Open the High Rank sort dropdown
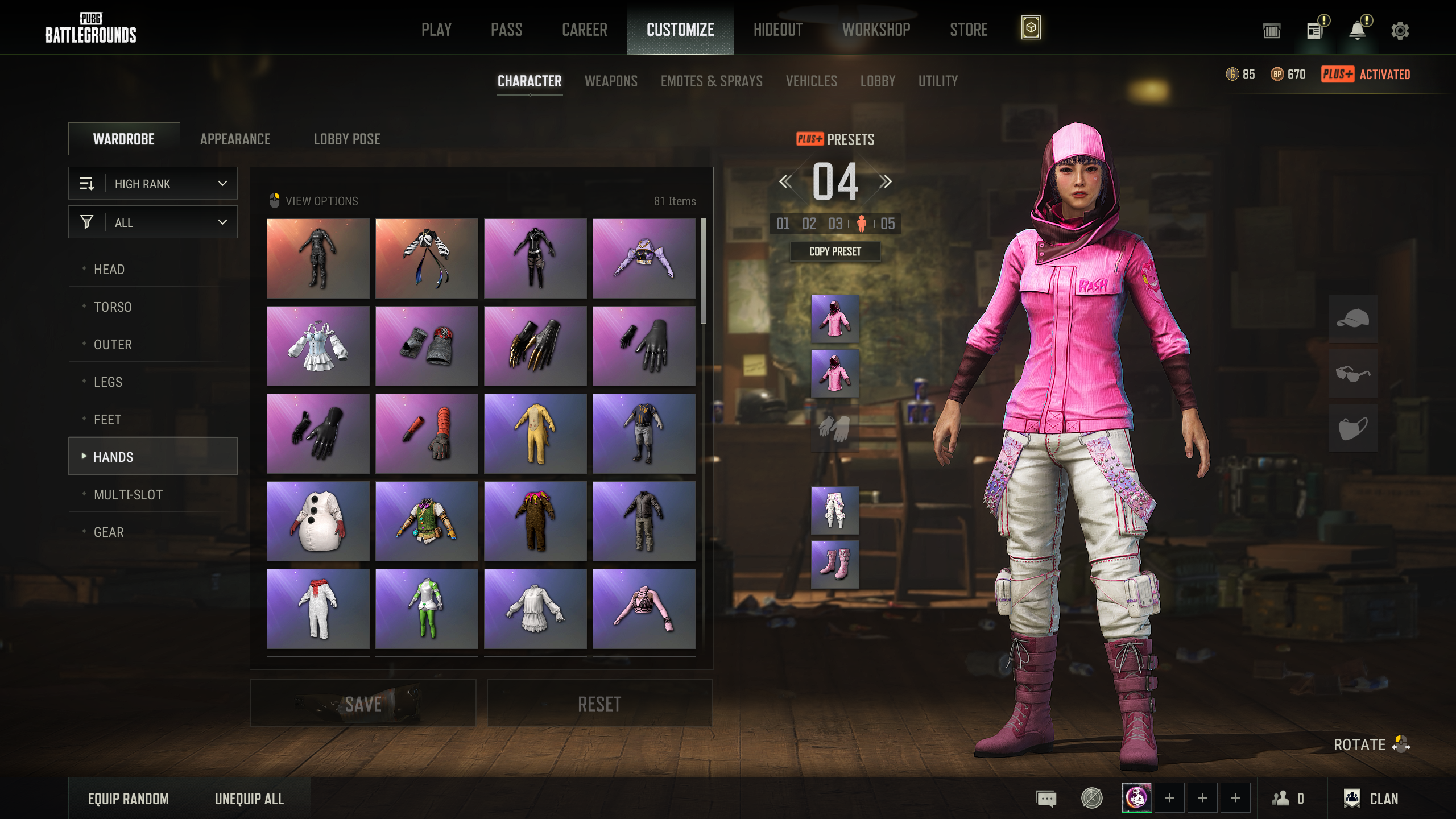The height and width of the screenshot is (819, 1456). 153,184
